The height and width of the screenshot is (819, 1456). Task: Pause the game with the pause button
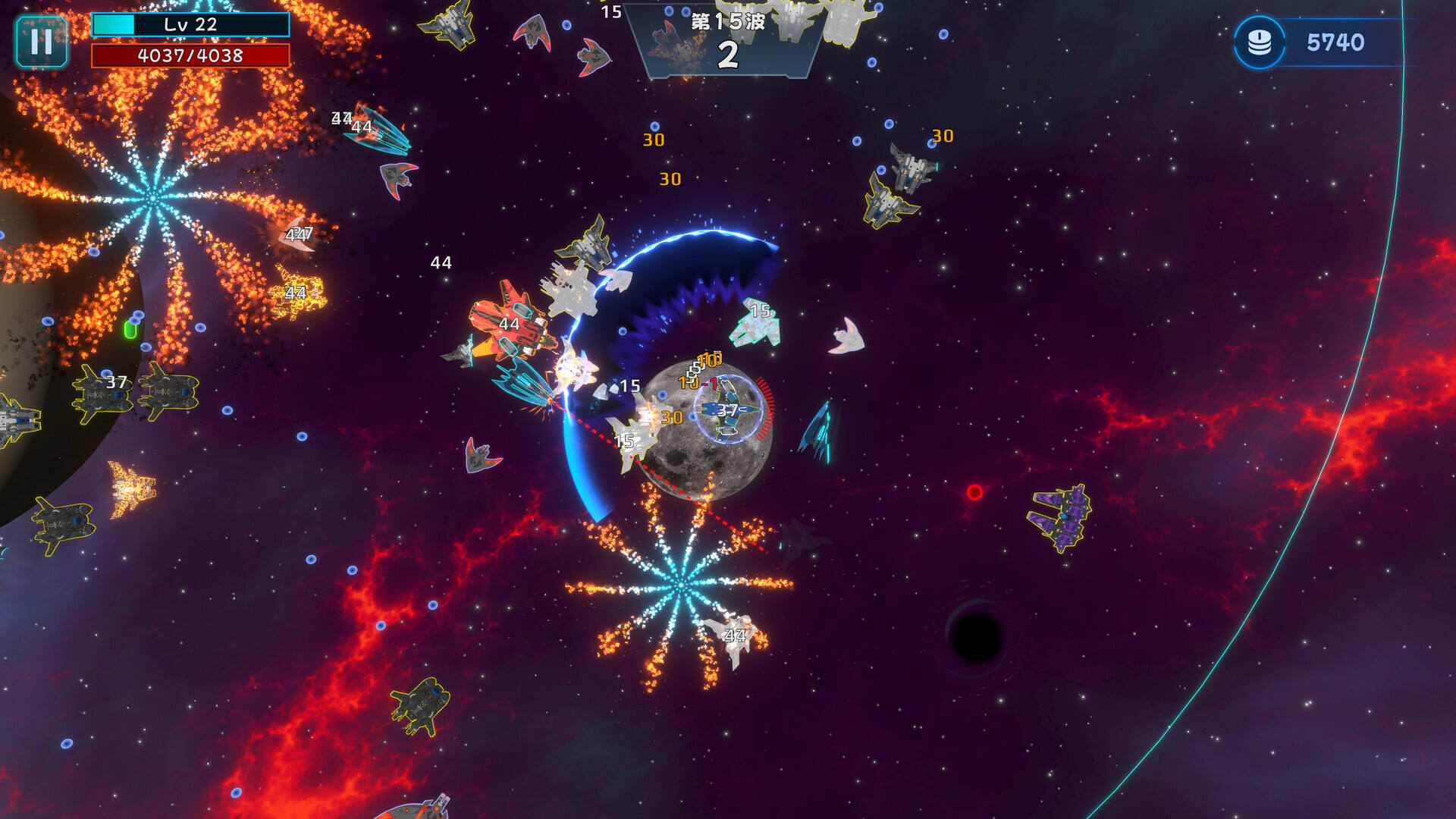[42, 42]
